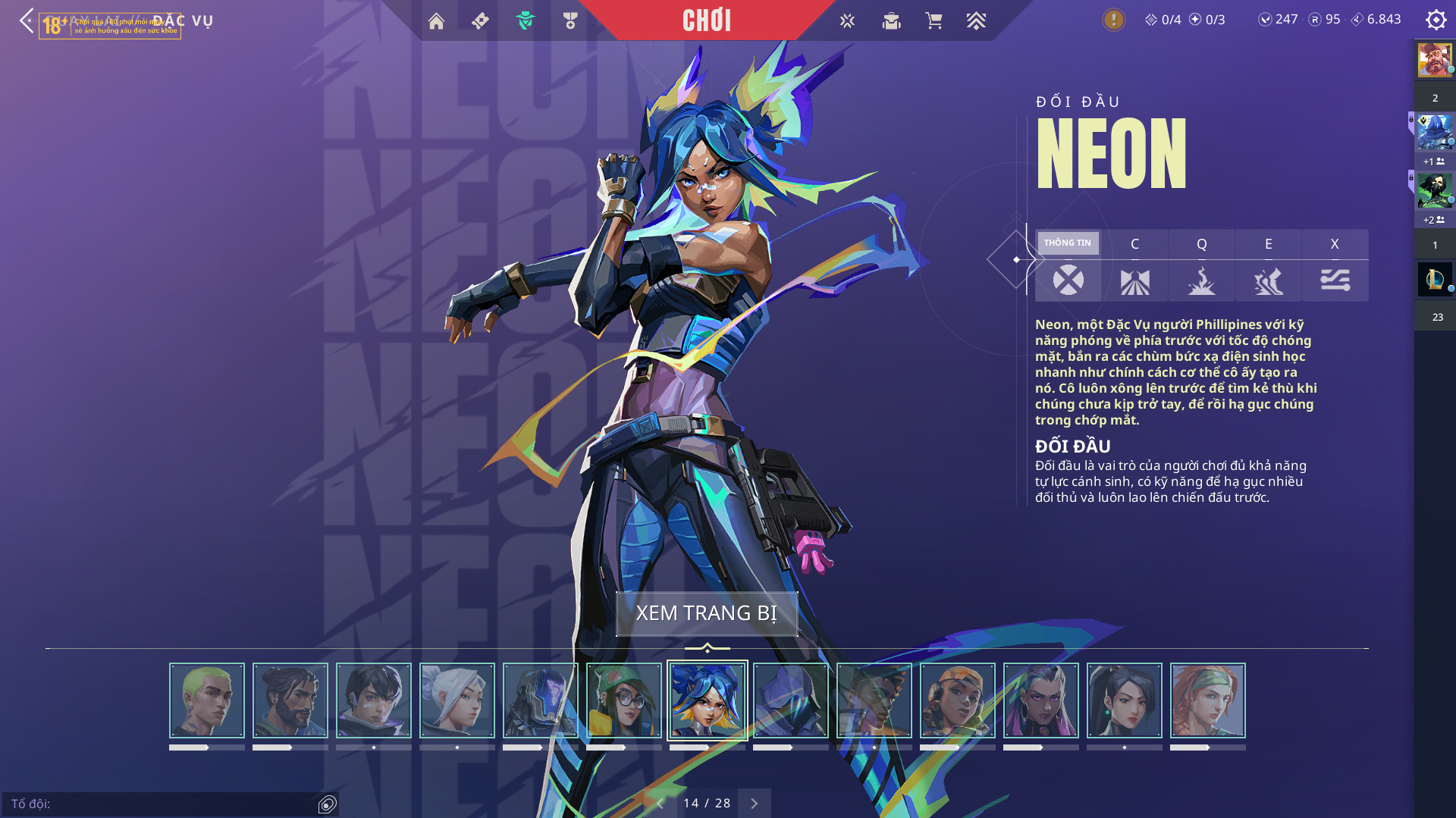This screenshot has height=818, width=1456.
Task: Open the bearded friend avatar in sidebar
Action: pyautogui.click(x=1434, y=60)
